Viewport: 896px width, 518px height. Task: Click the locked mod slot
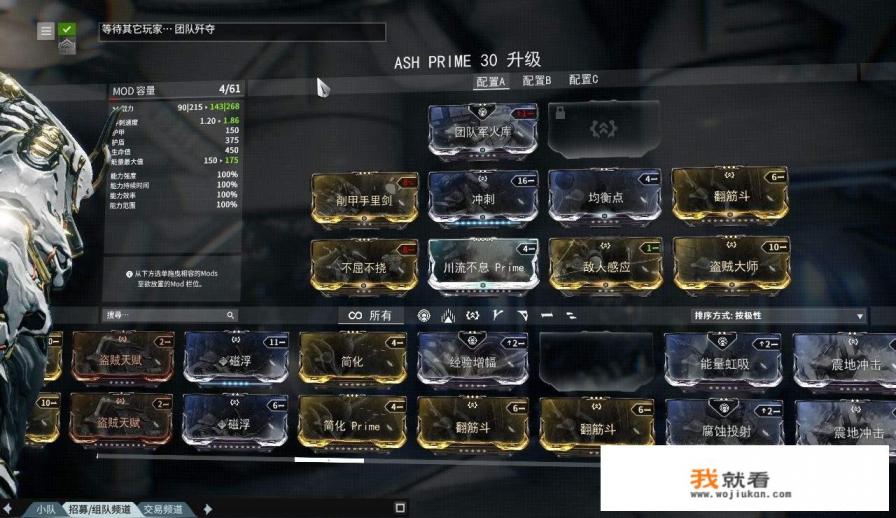point(603,129)
